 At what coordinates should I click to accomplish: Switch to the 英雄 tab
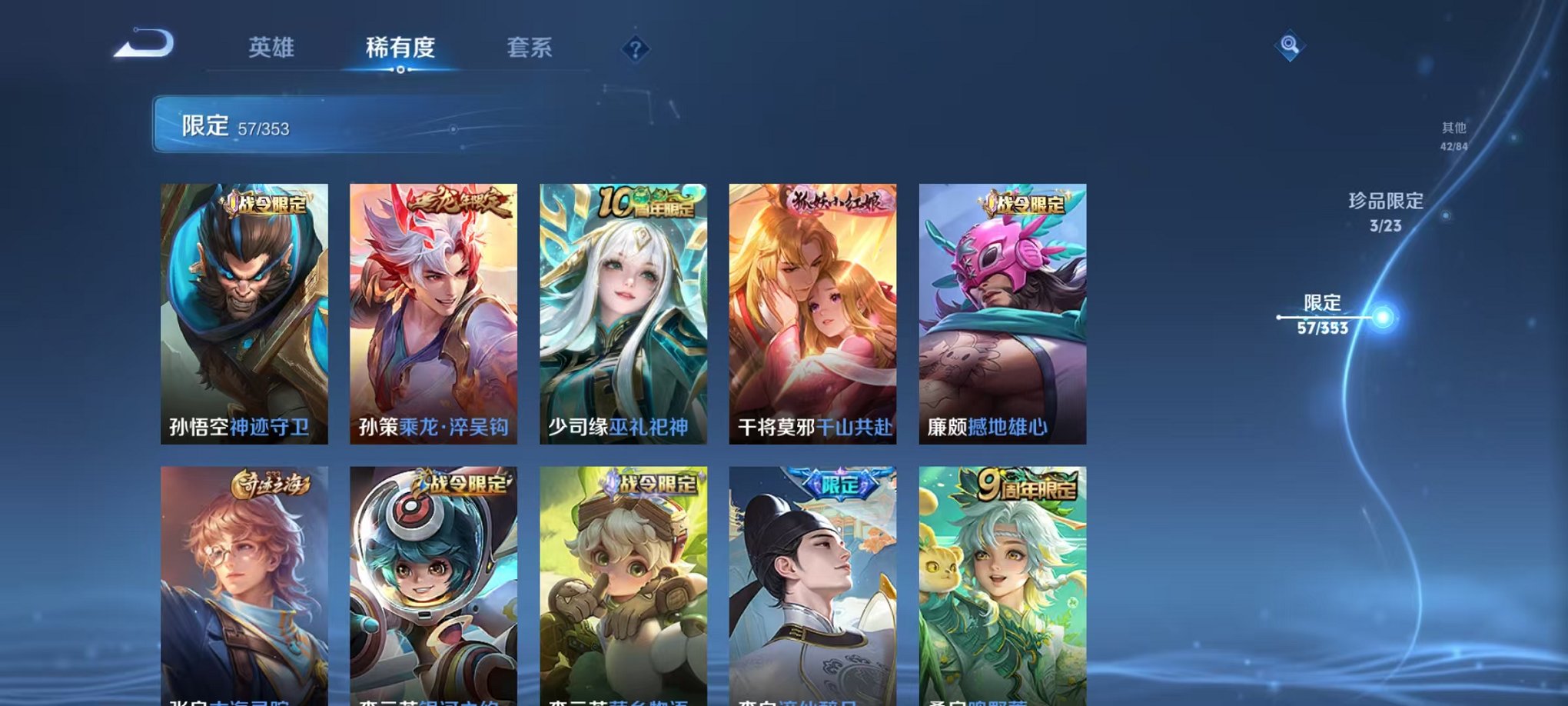272,48
